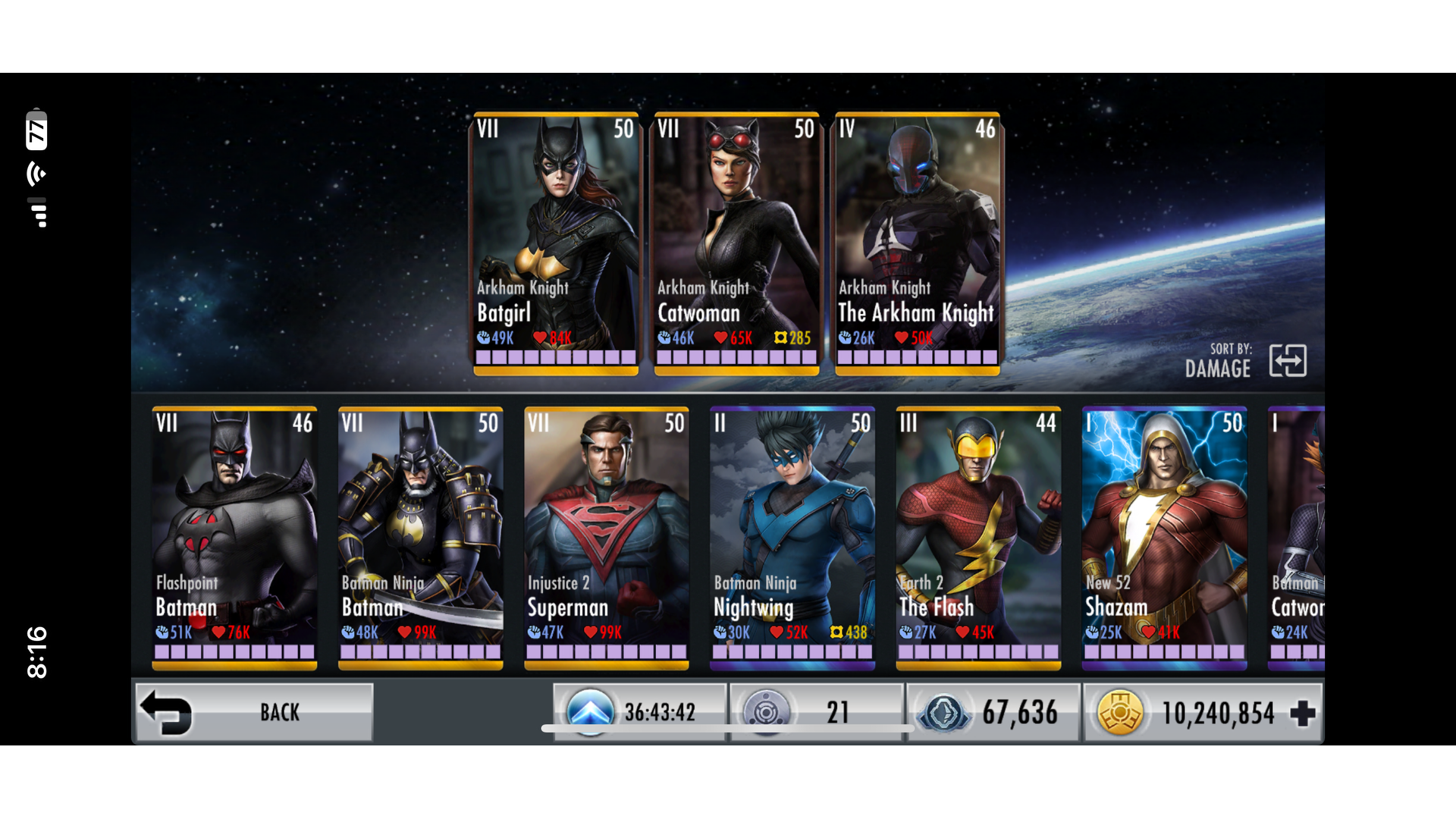
Task: Select Injustice 2 Superman card
Action: tap(607, 538)
